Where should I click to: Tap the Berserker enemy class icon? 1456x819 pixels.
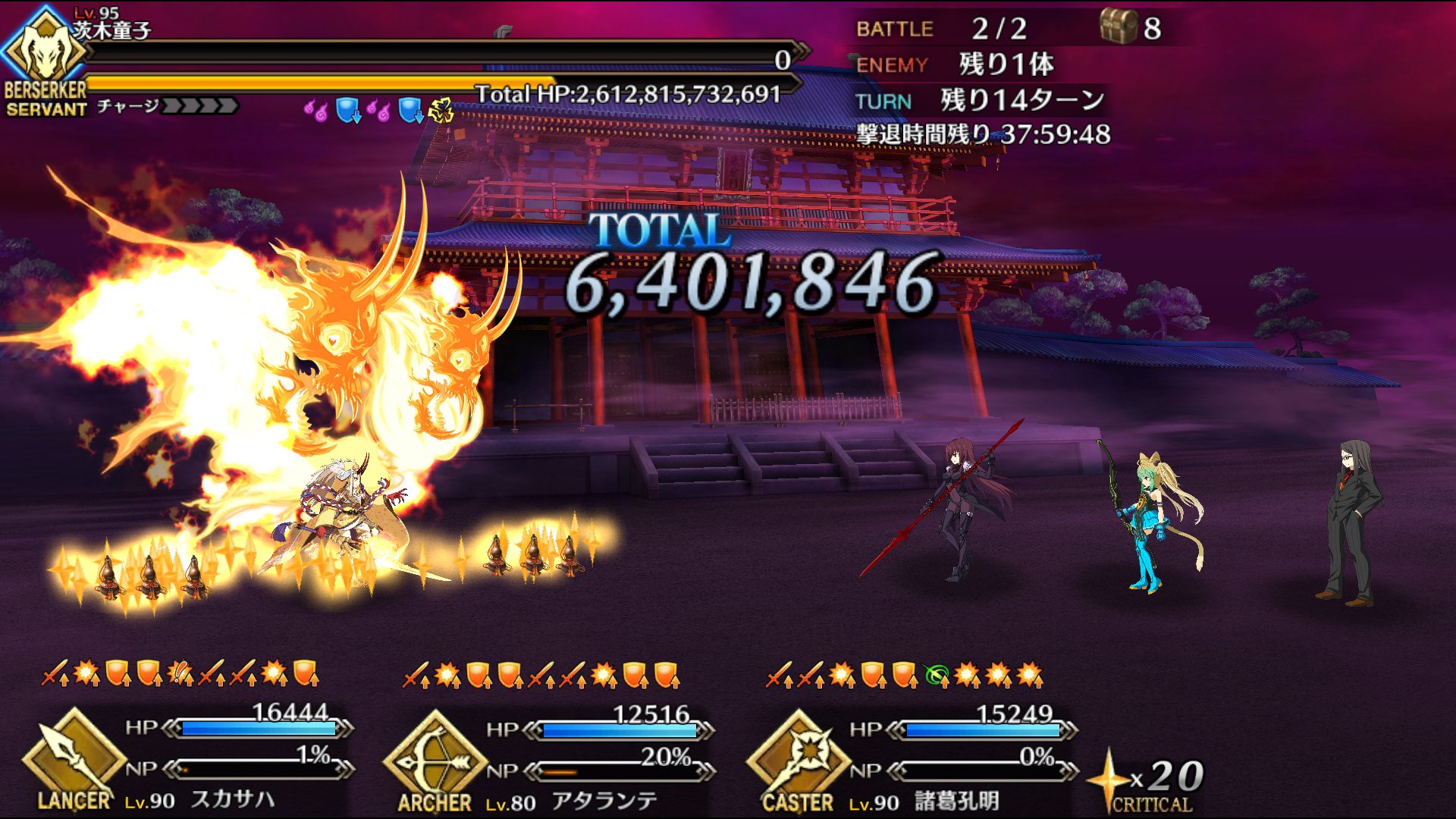pos(44,53)
